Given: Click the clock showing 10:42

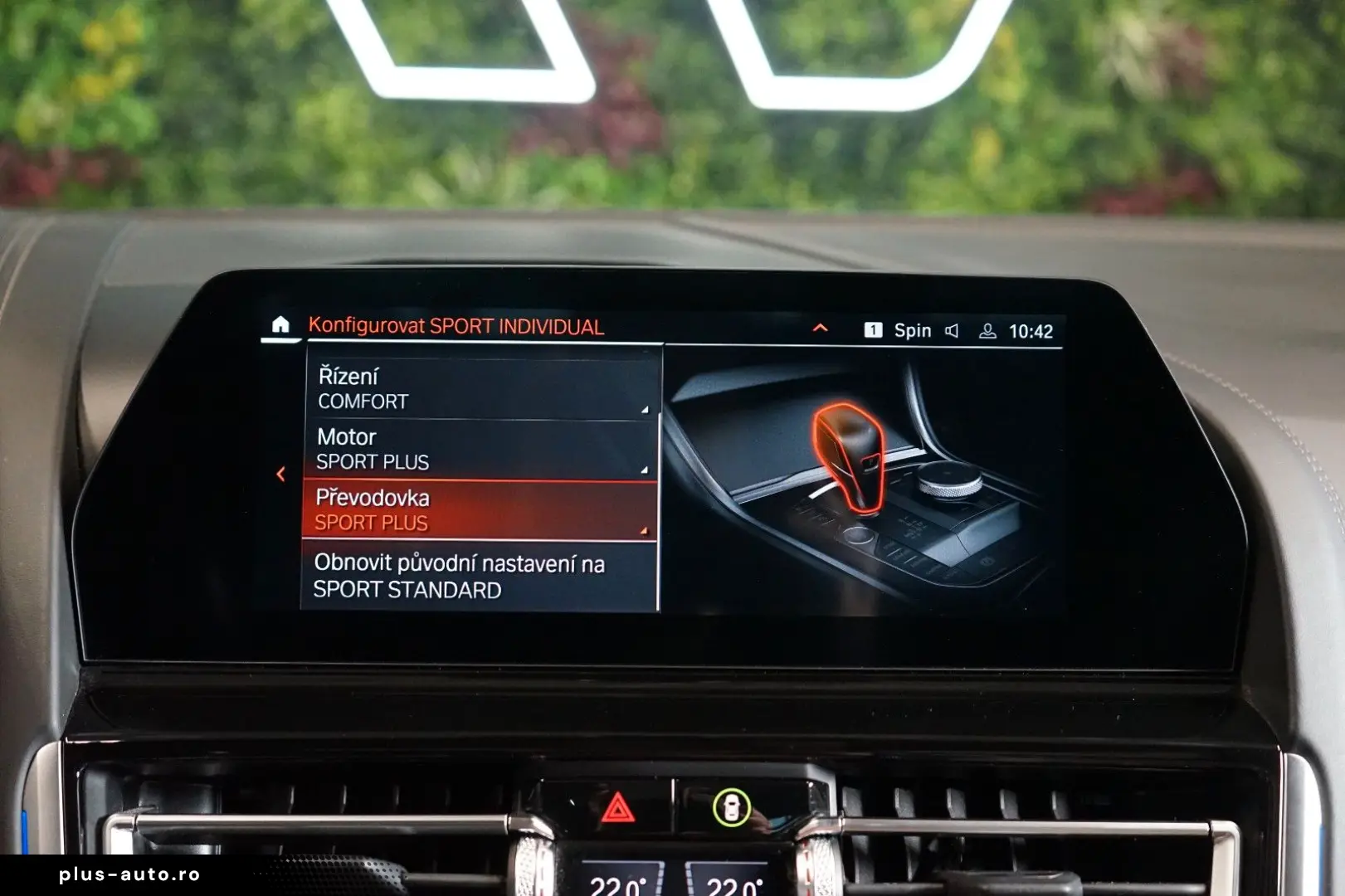Looking at the screenshot, I should [x=1033, y=329].
